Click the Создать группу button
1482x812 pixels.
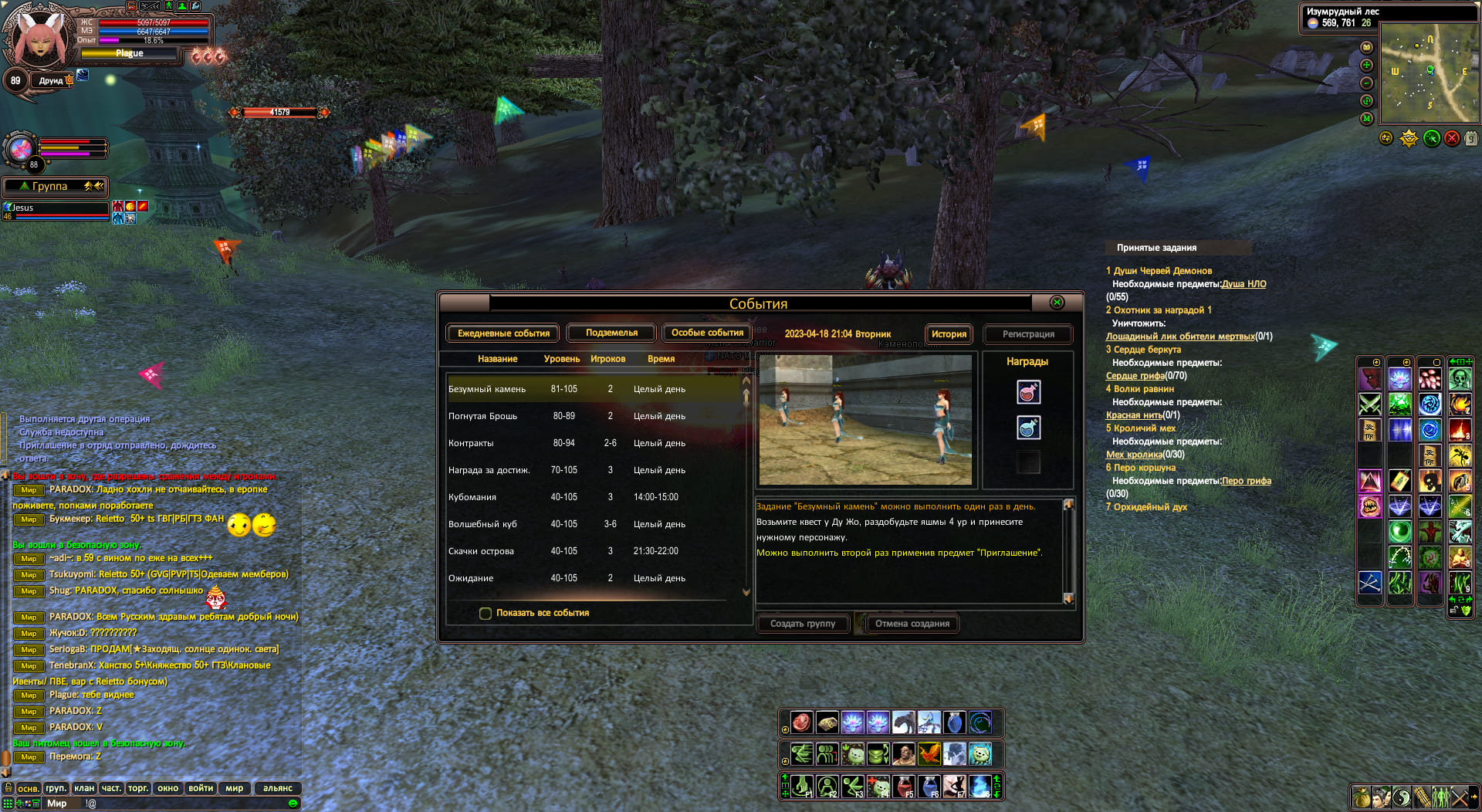pyautogui.click(x=803, y=624)
